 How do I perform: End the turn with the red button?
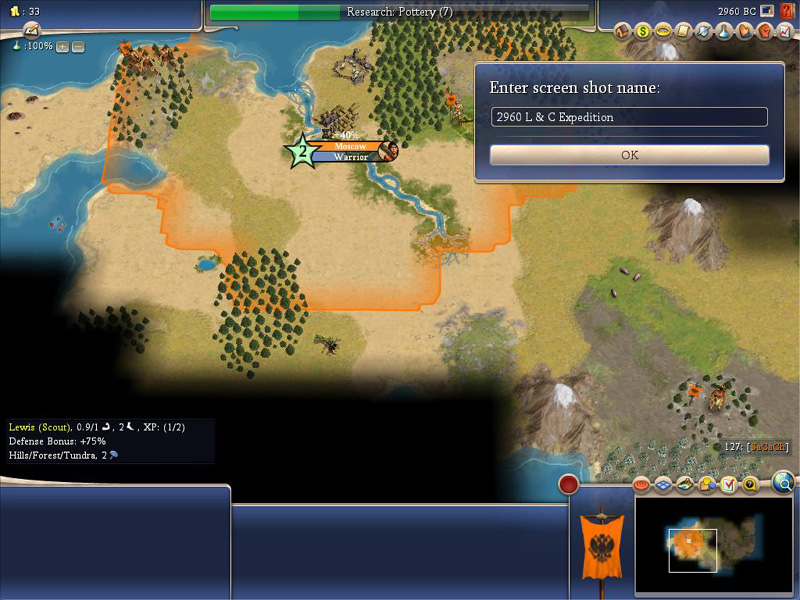tap(569, 485)
